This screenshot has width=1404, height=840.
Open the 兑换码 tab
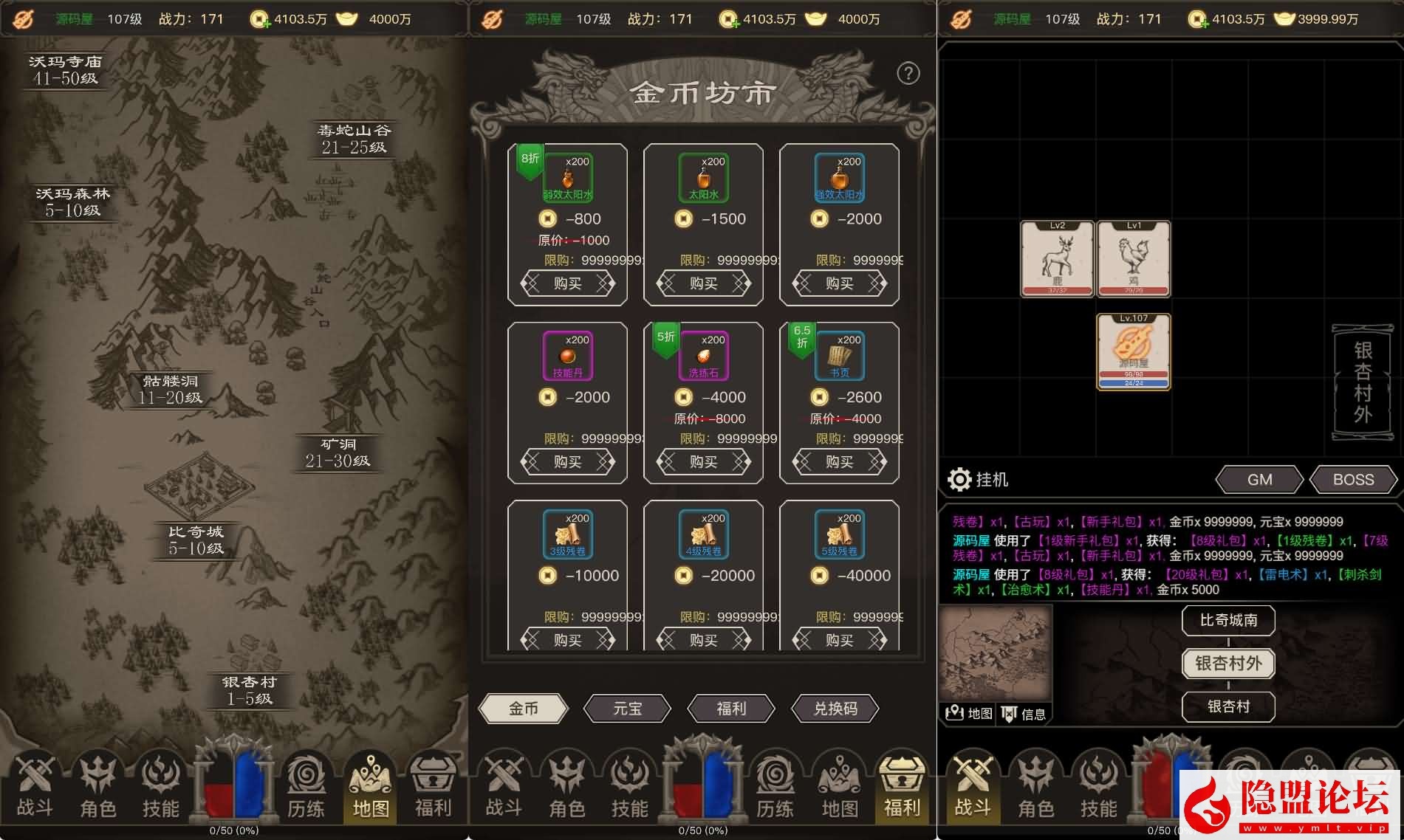[835, 709]
